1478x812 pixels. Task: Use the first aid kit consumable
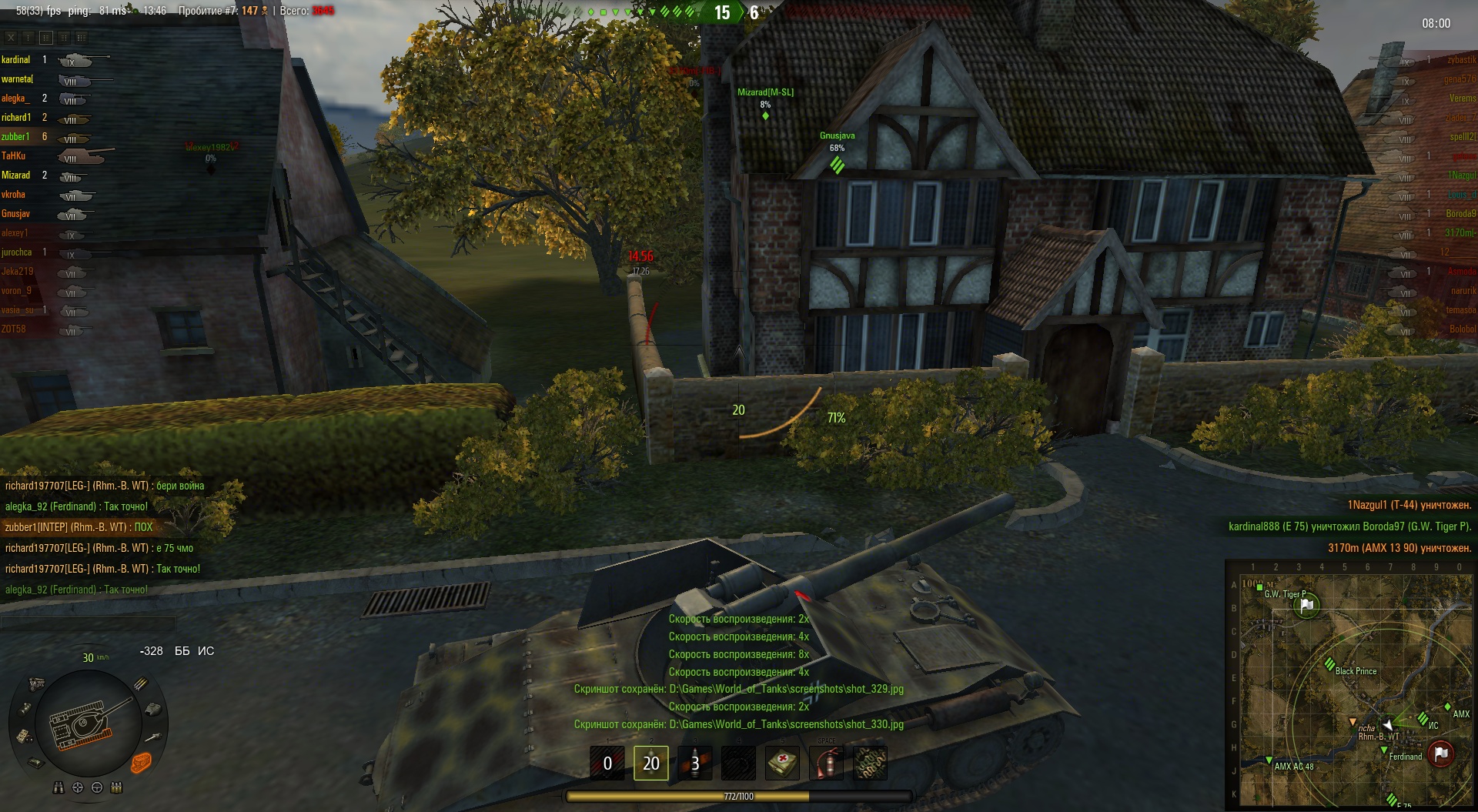[782, 763]
